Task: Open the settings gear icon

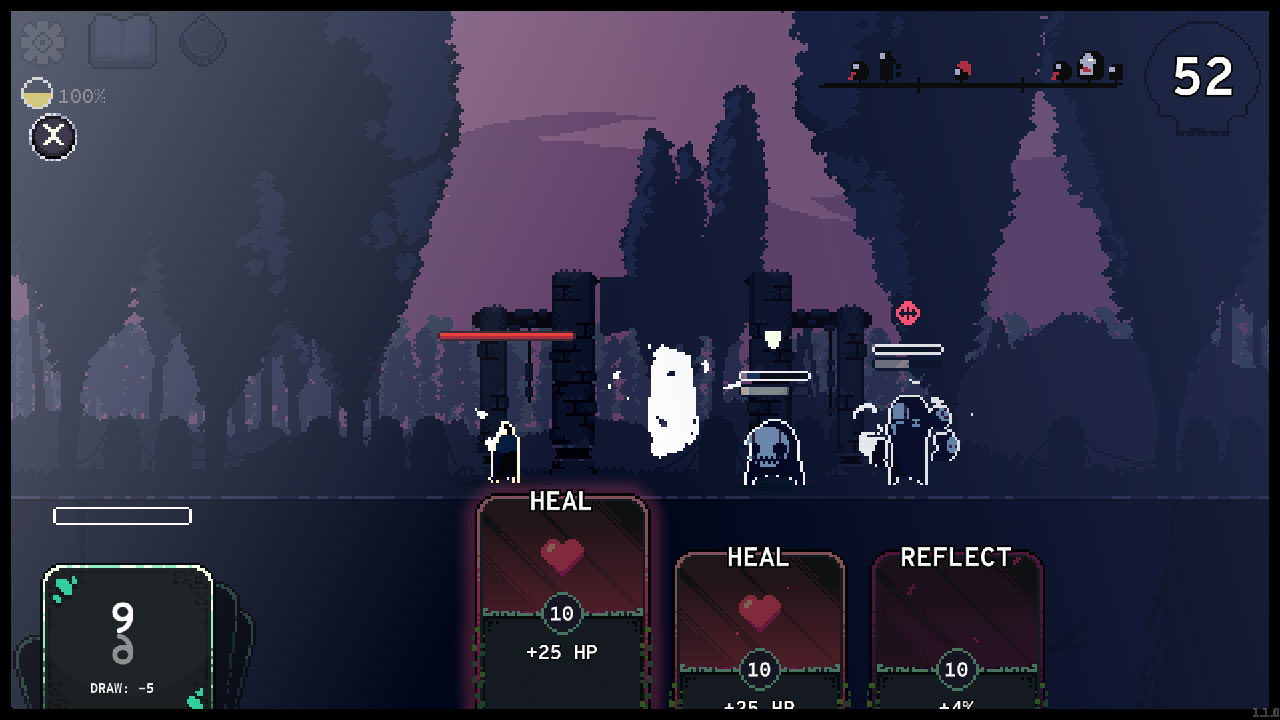Action: [42, 42]
